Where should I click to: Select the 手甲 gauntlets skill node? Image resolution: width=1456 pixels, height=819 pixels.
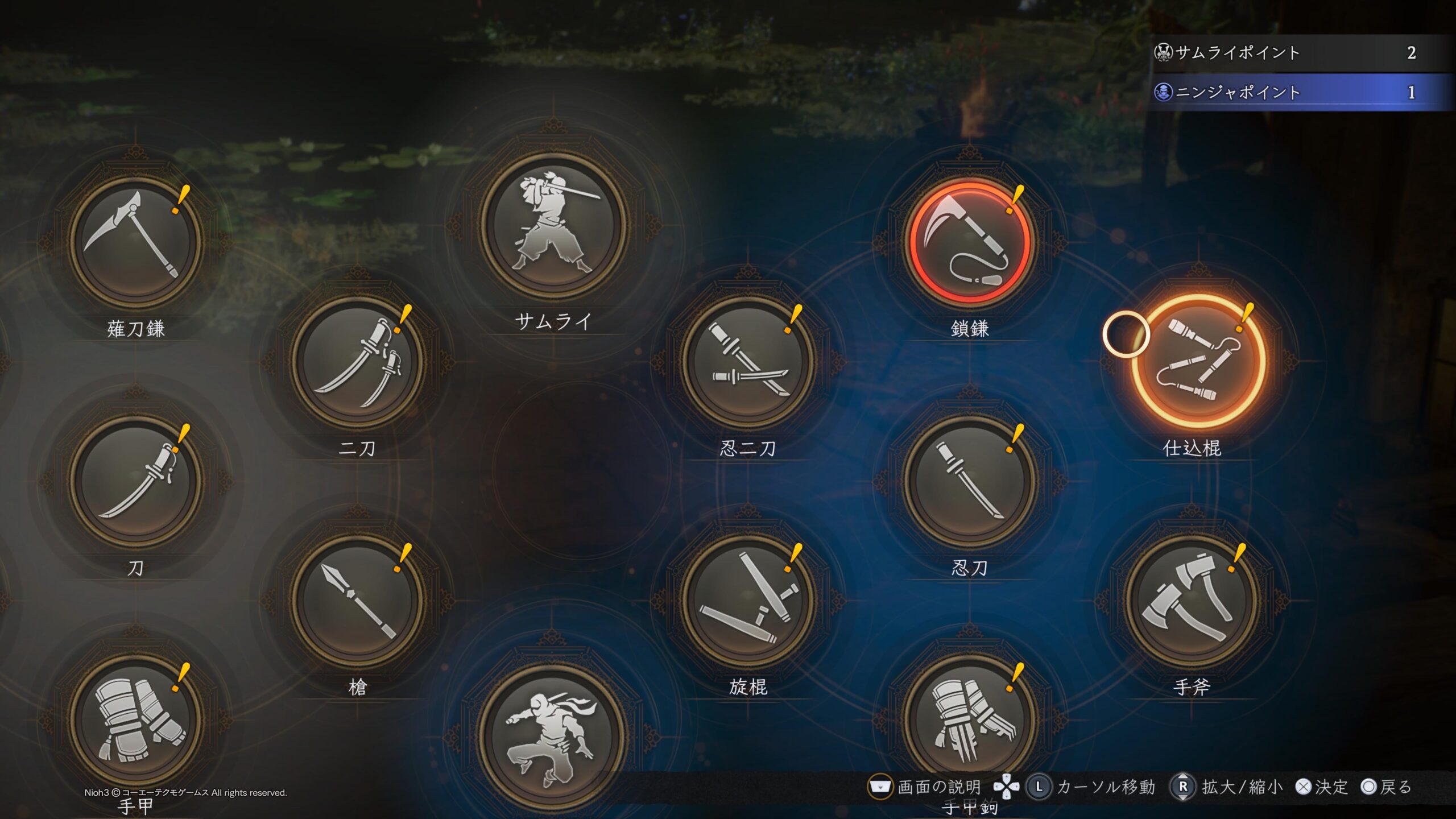[x=135, y=719]
